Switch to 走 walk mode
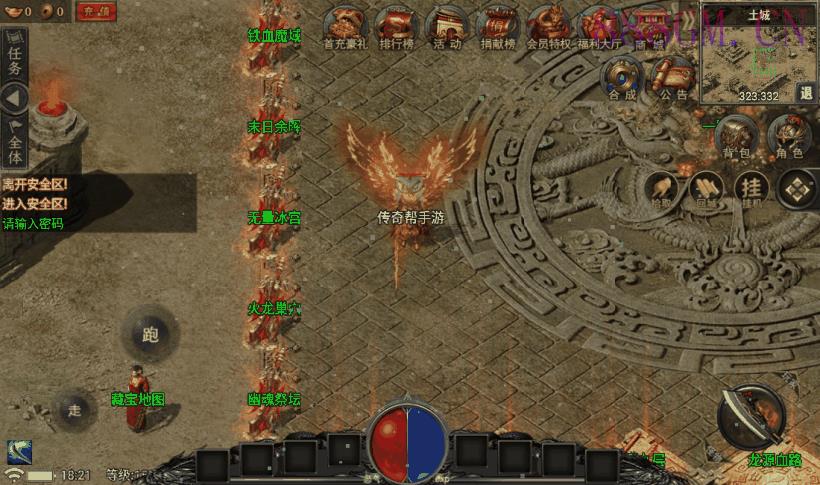The height and width of the screenshot is (485, 820). (x=75, y=409)
